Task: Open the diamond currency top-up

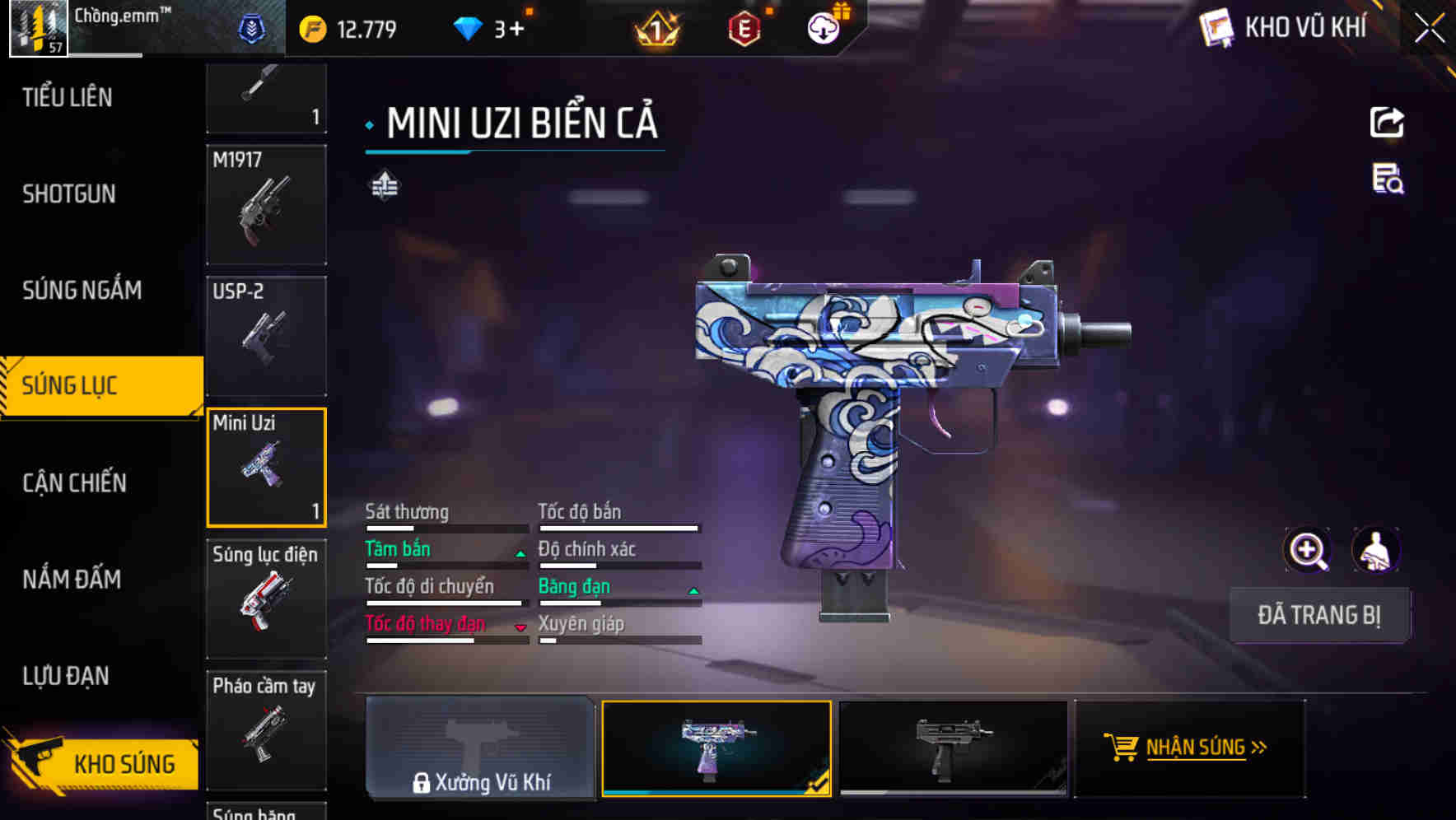Action: 491,30
